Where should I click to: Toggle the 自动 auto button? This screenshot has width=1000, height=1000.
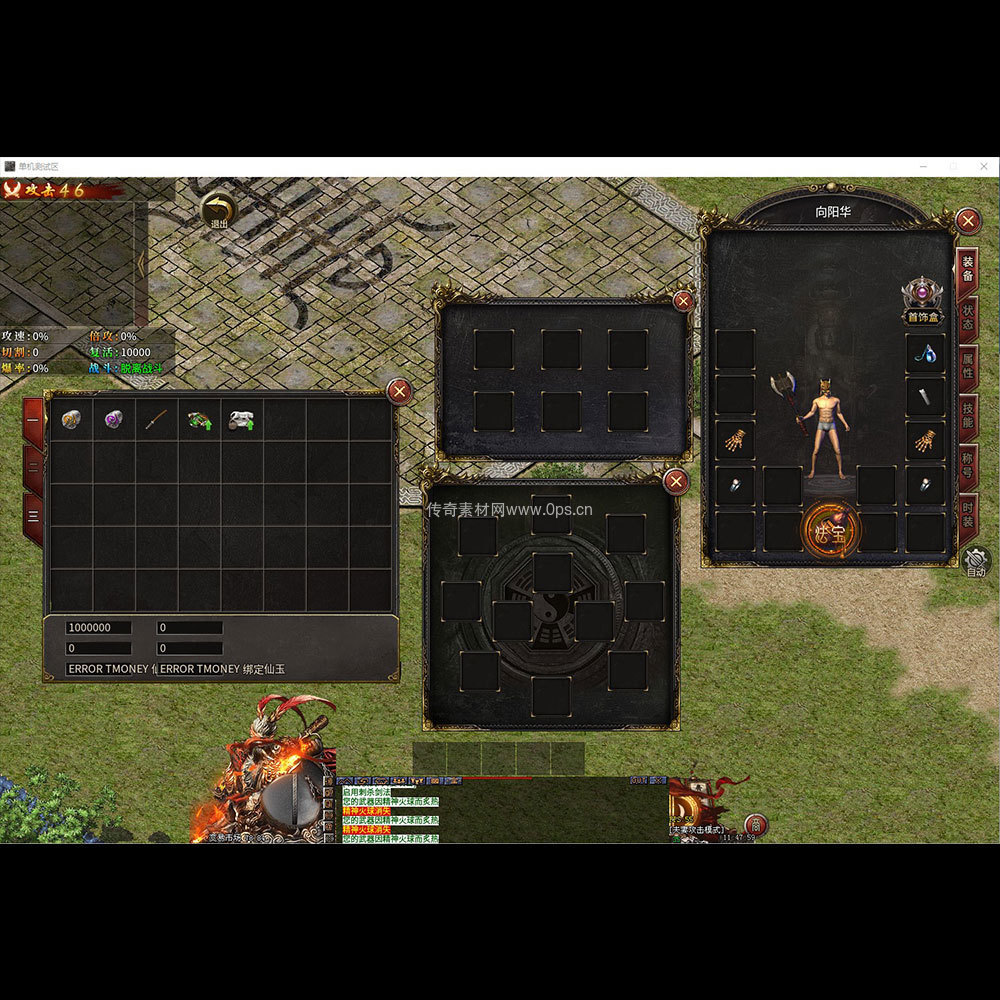pos(976,562)
